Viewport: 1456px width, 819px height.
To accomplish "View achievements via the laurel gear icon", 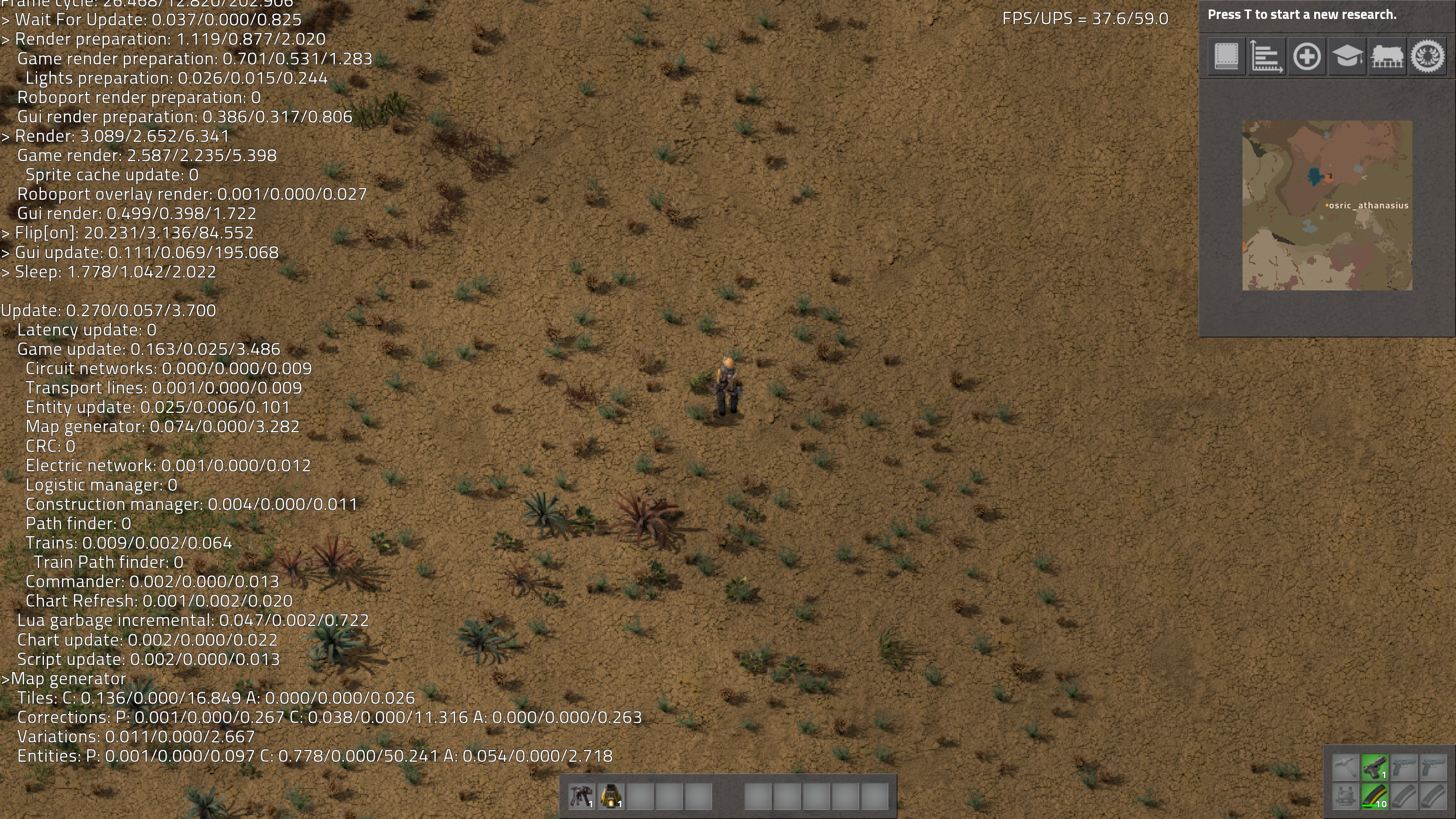I will click(1428, 56).
